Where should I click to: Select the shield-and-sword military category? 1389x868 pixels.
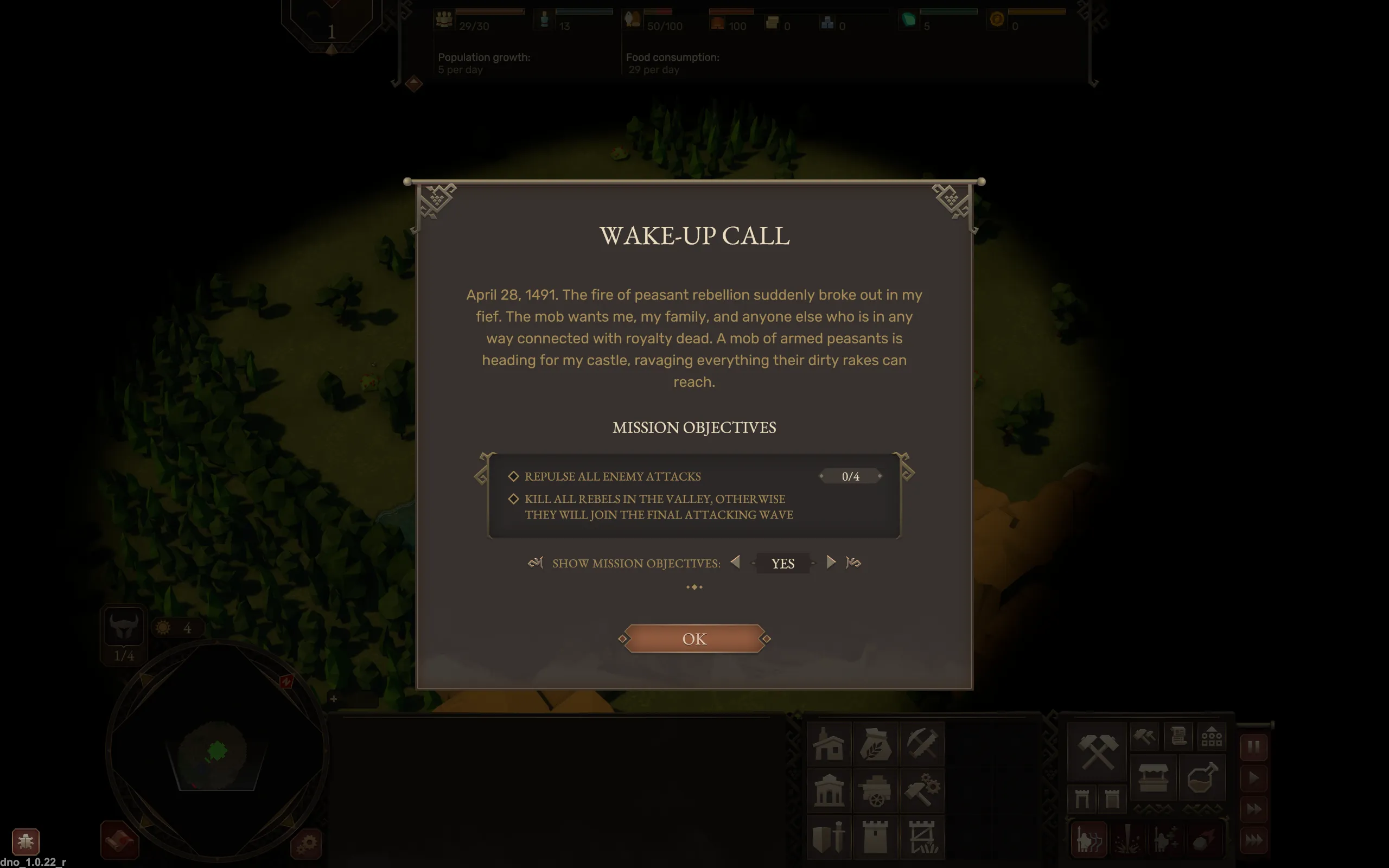tap(830, 837)
